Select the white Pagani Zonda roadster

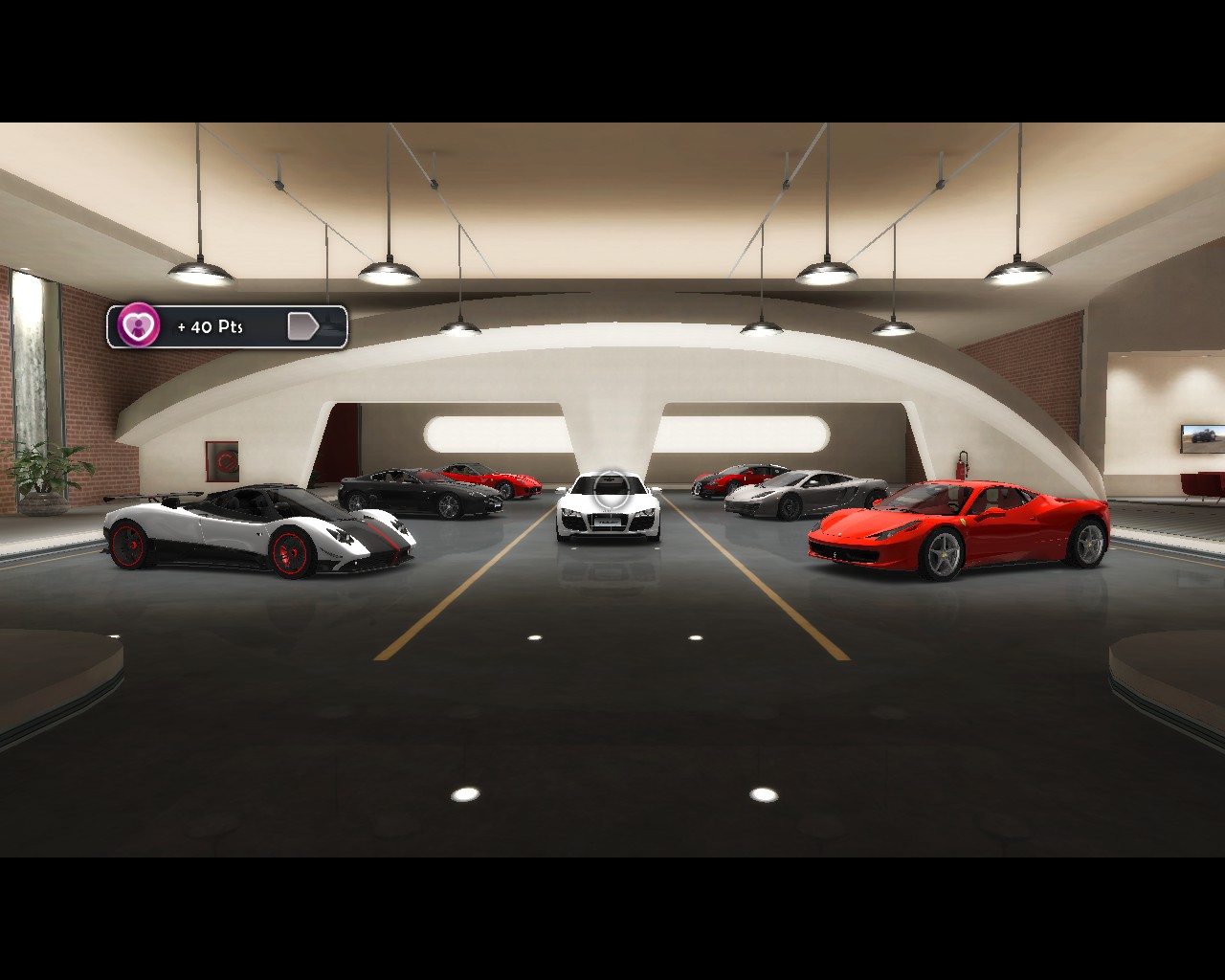258,531
